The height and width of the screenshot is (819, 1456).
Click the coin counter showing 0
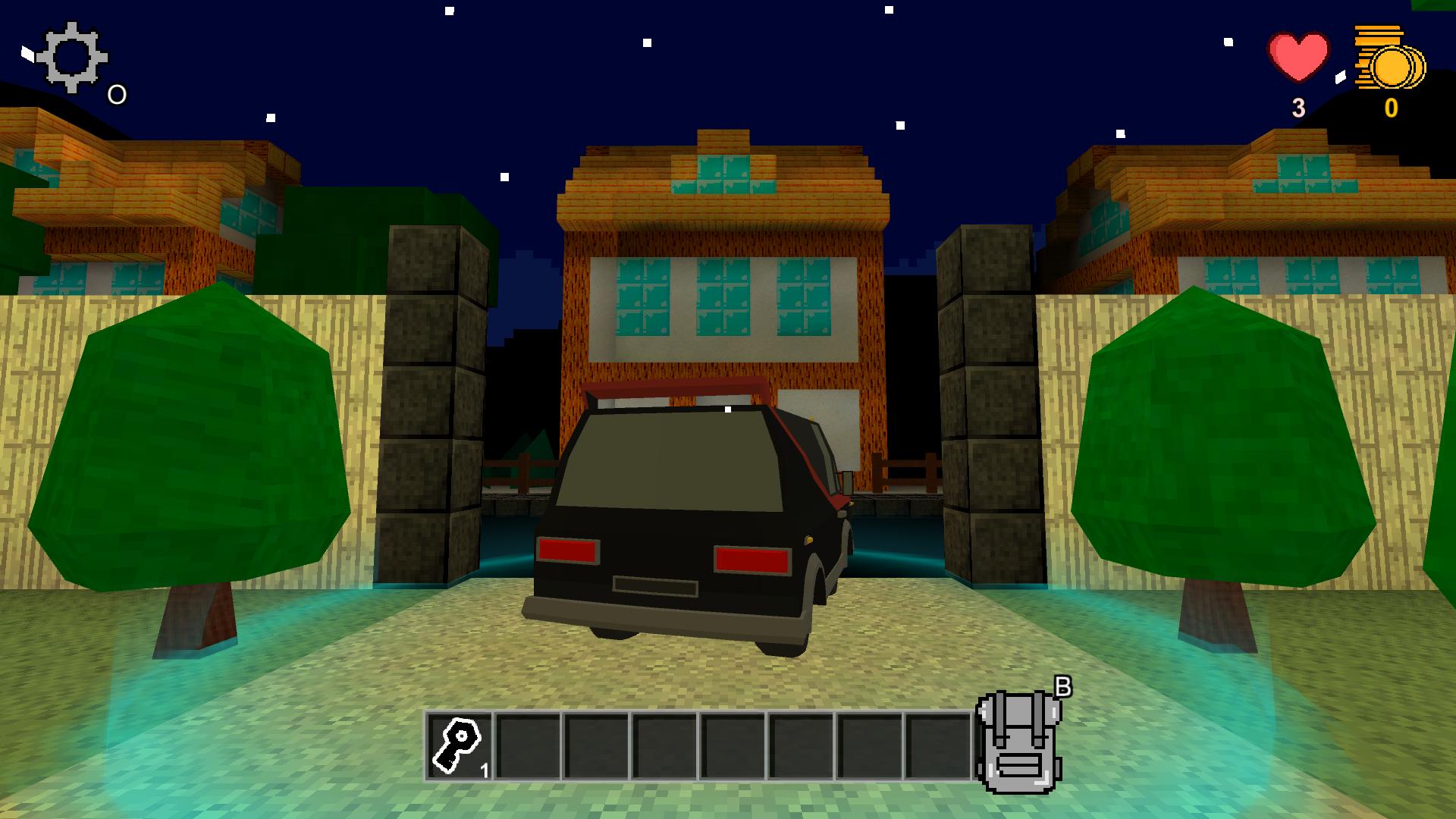[x=1390, y=106]
